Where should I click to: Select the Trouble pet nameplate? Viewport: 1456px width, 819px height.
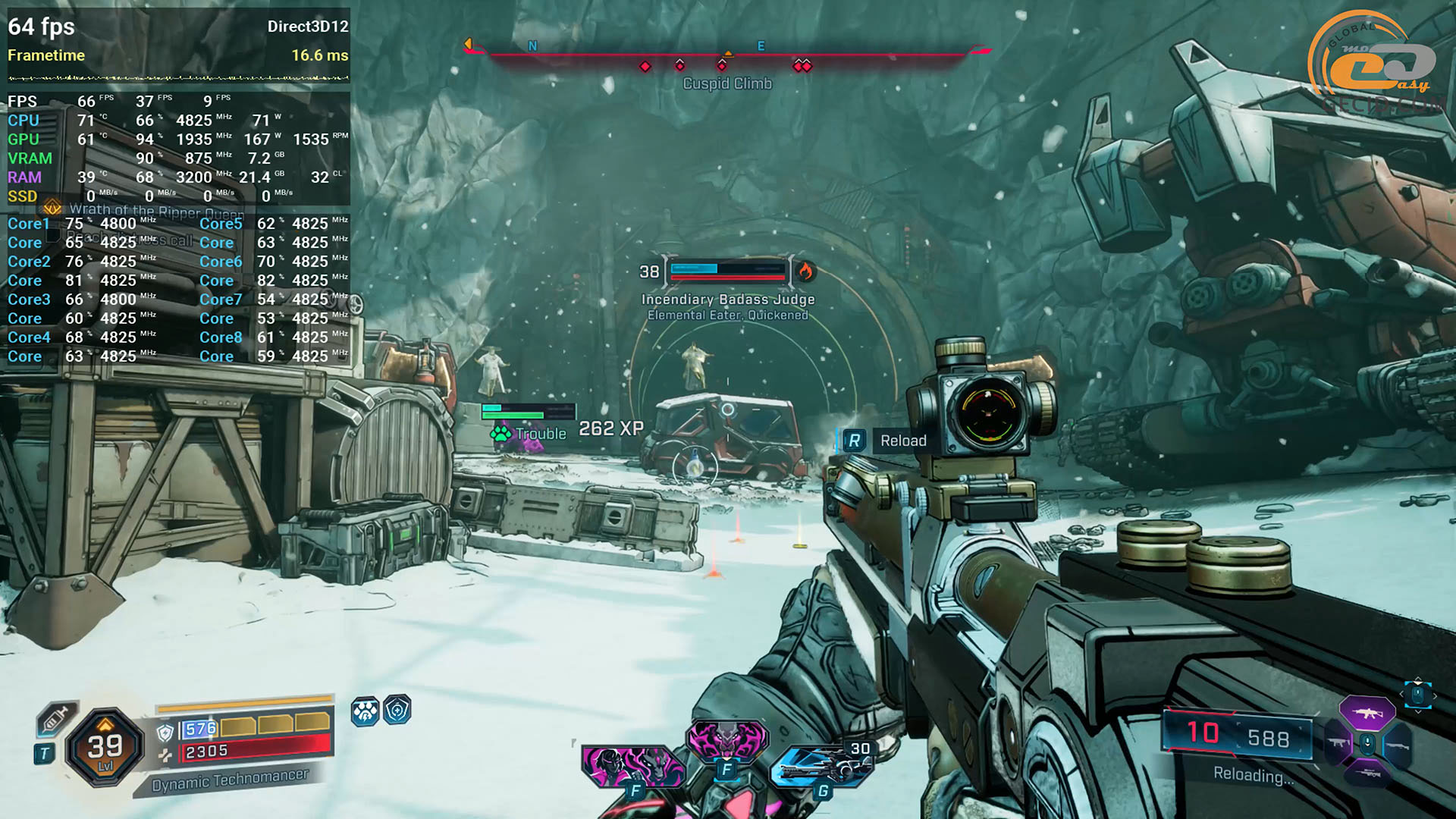pos(531,434)
